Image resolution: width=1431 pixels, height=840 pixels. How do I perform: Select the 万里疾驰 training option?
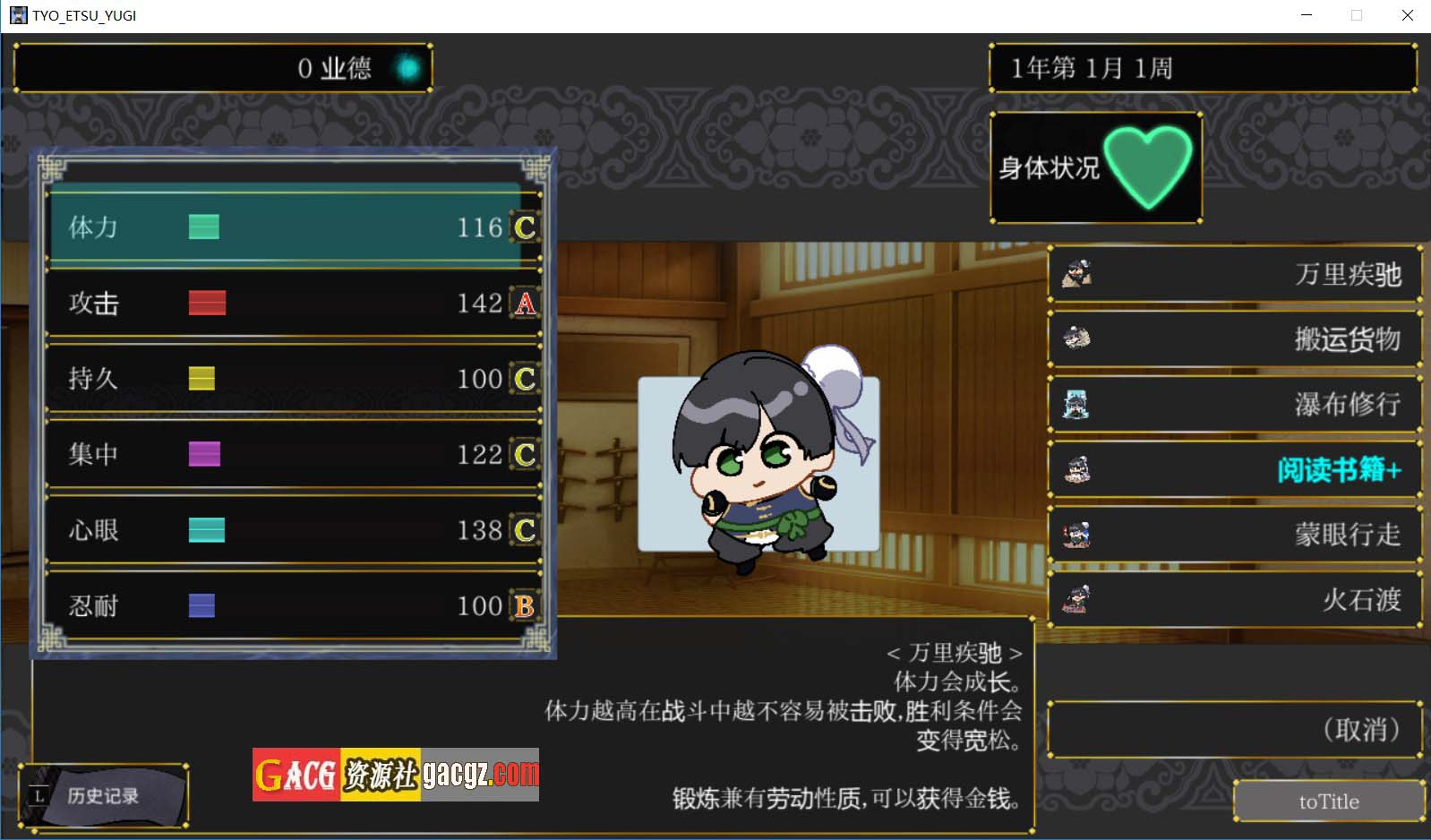pyautogui.click(x=1234, y=274)
